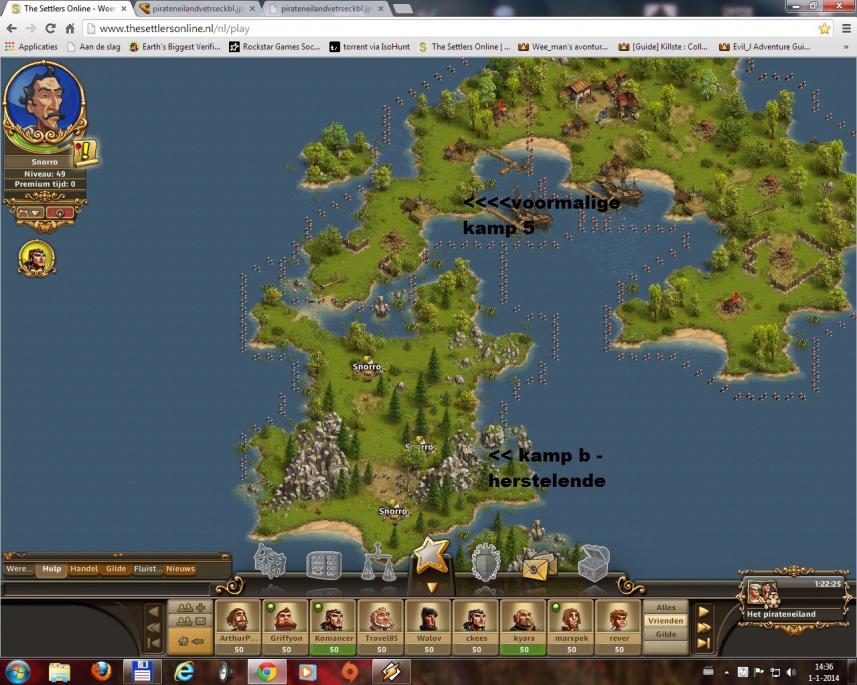Screen dimensions: 857x685
Task: Open the quest scroll with exclamation mark
Action: click(x=86, y=151)
